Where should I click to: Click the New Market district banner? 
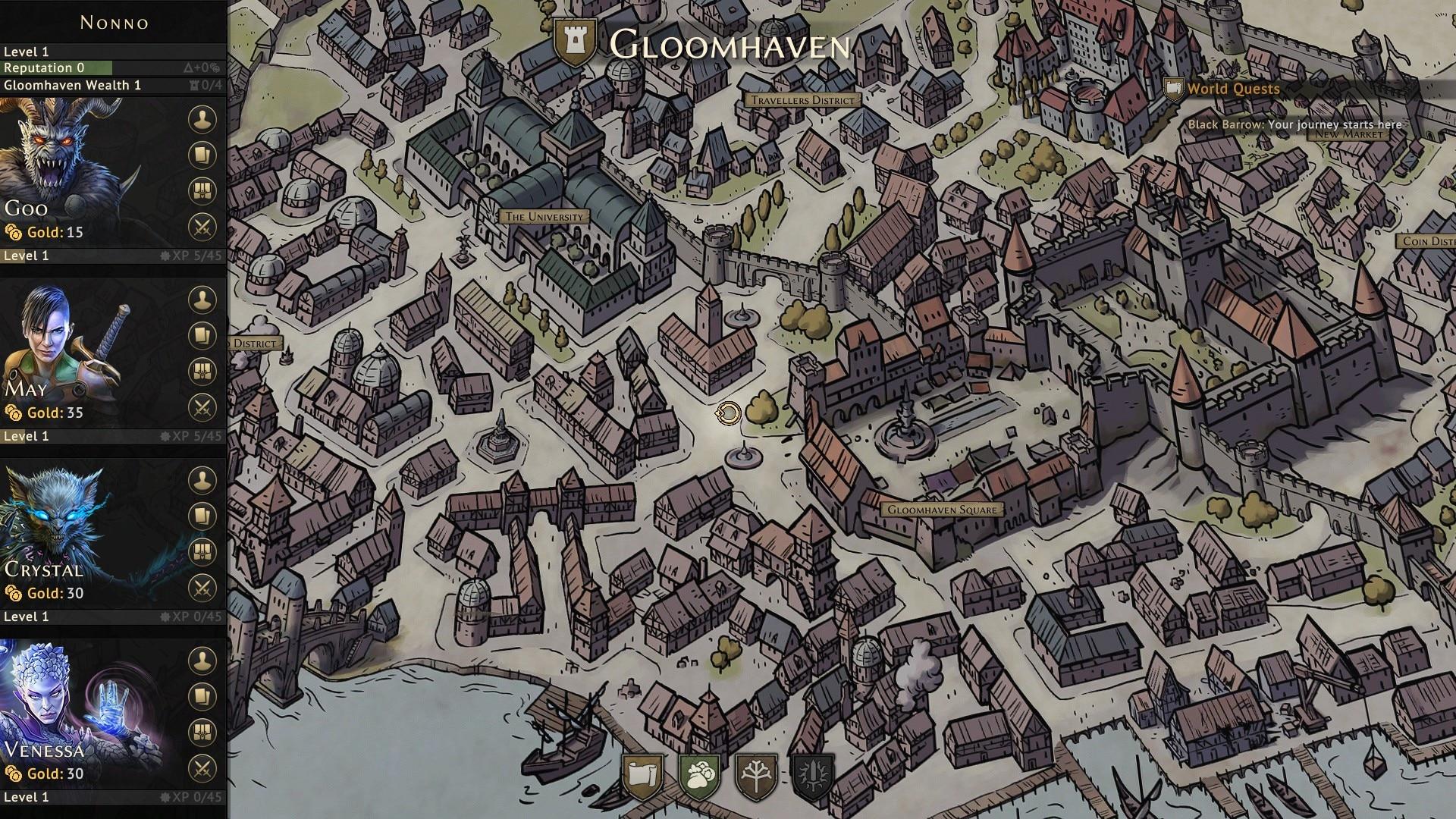tap(1349, 133)
